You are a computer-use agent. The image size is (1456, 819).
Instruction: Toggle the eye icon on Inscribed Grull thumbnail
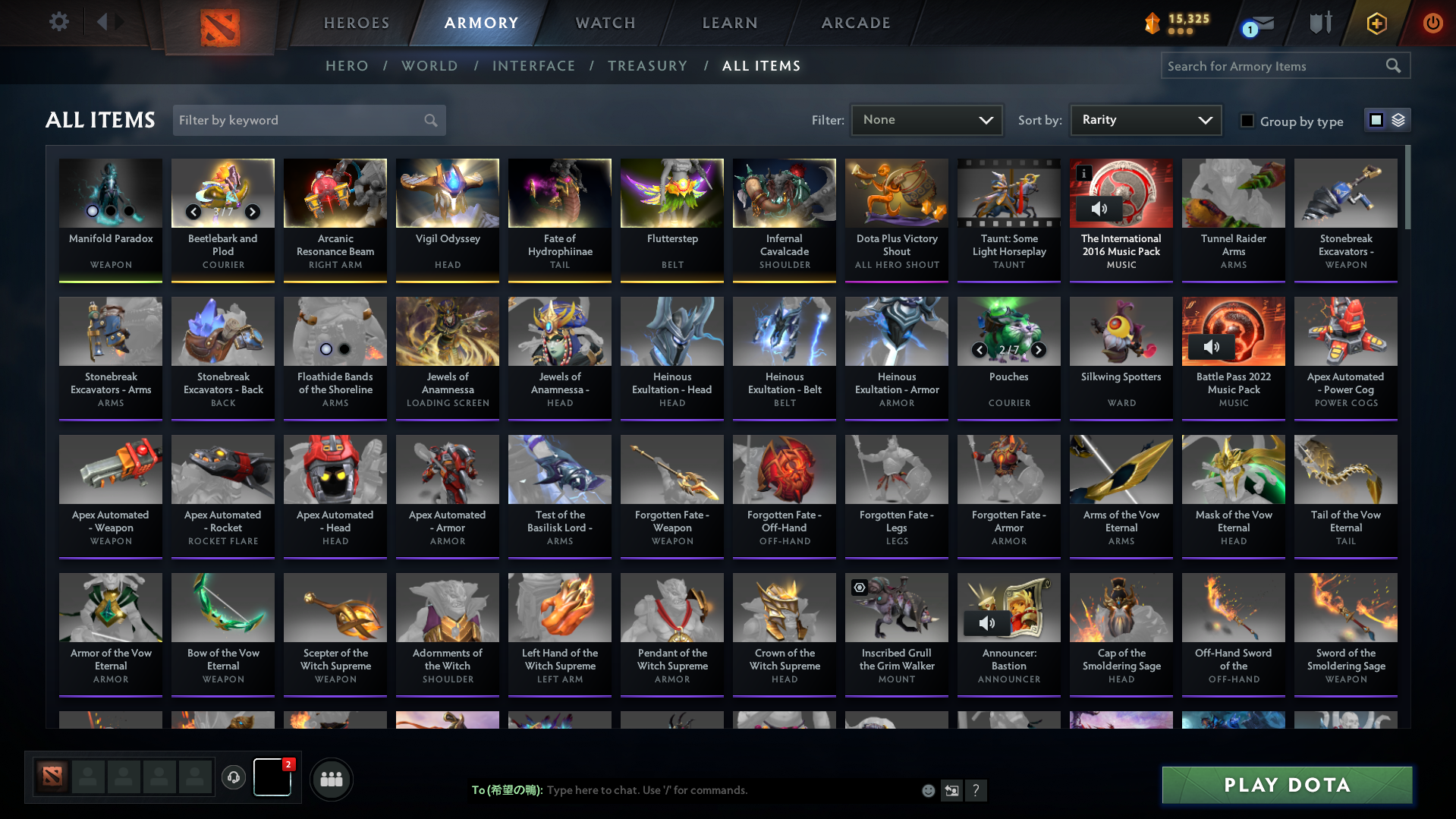(x=858, y=587)
